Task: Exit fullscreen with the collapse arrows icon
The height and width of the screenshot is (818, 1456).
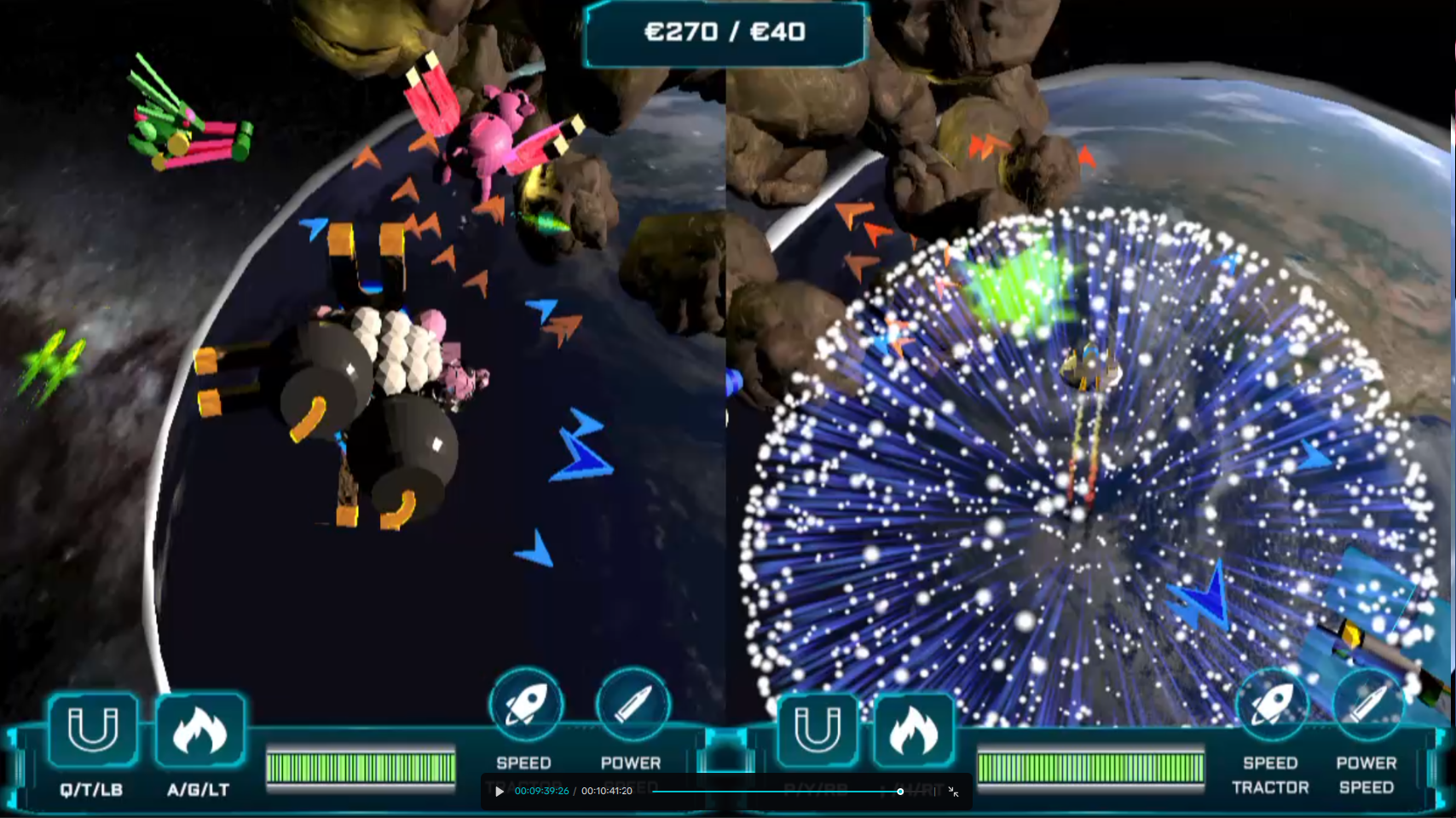Action: click(953, 792)
